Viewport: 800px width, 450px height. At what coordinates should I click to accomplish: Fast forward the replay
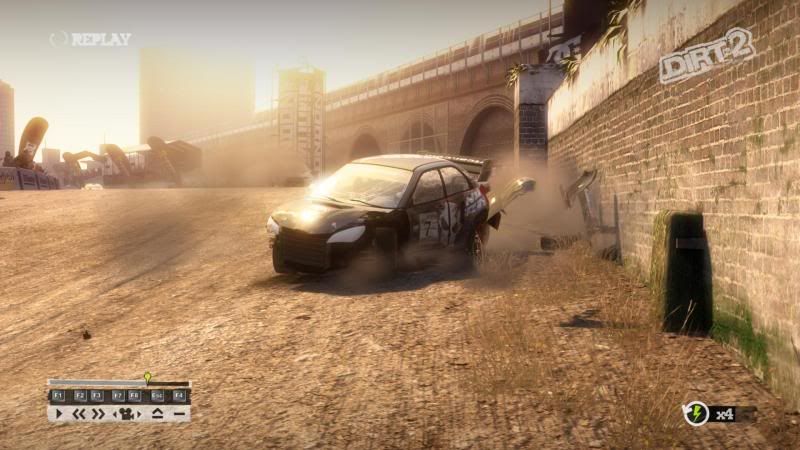pos(98,413)
